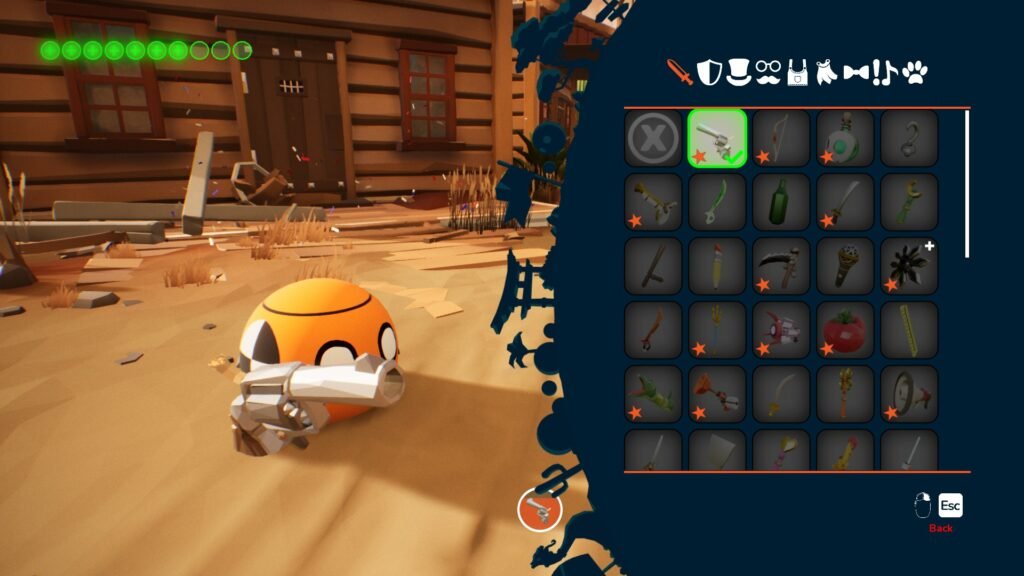Screen dimensions: 1024x576
Task: Select the metal hook weapon
Action: 909,138
